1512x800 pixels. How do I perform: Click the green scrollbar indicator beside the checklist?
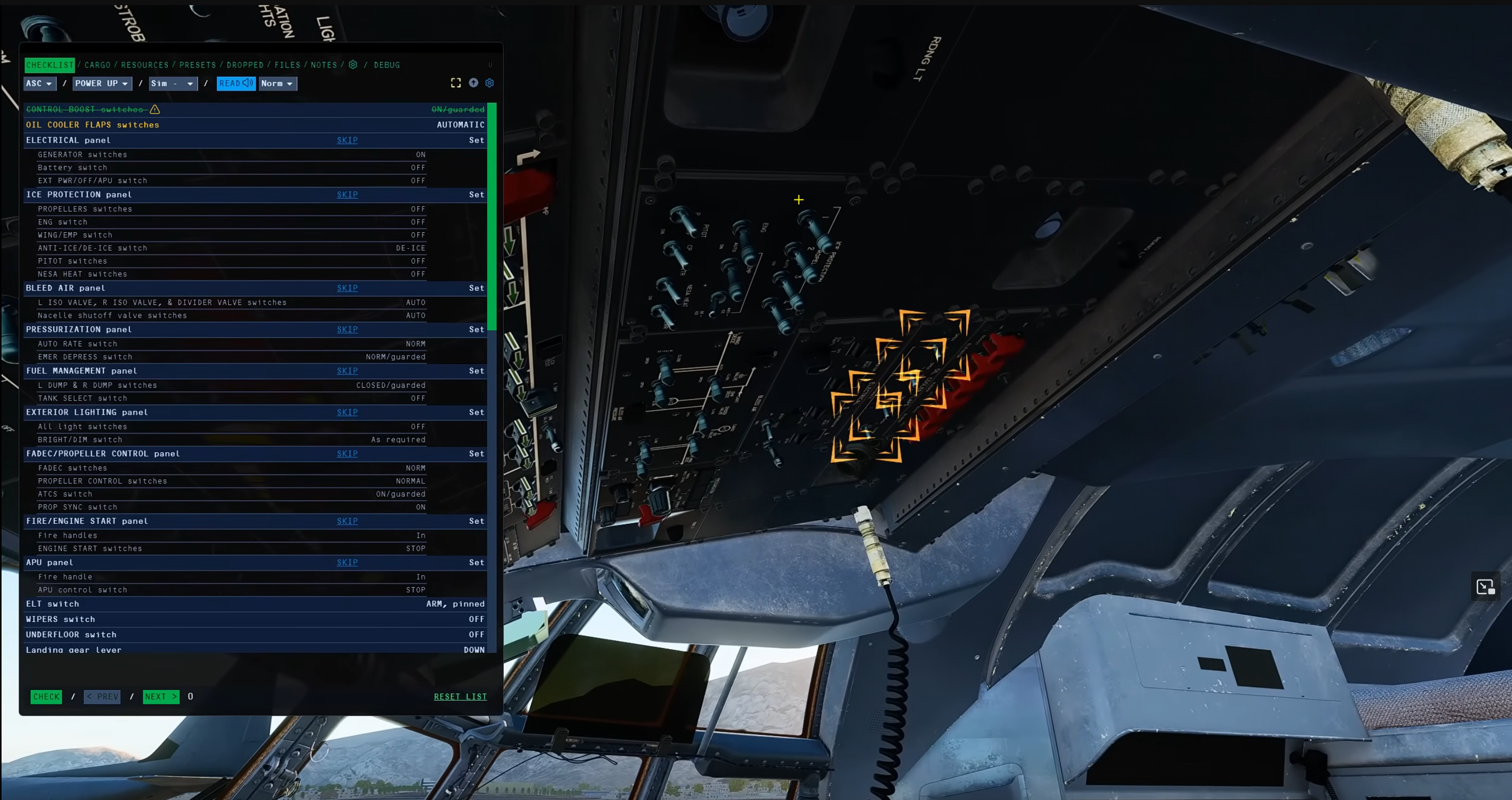click(x=492, y=217)
